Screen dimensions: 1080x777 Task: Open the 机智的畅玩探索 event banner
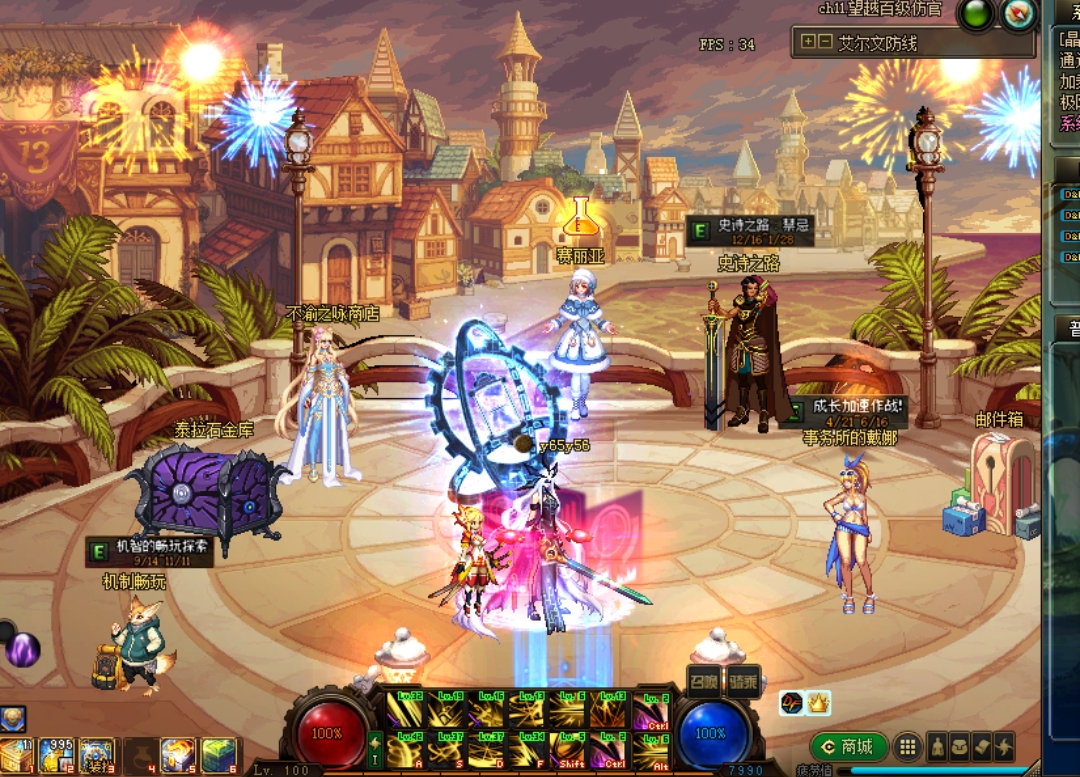click(x=150, y=552)
